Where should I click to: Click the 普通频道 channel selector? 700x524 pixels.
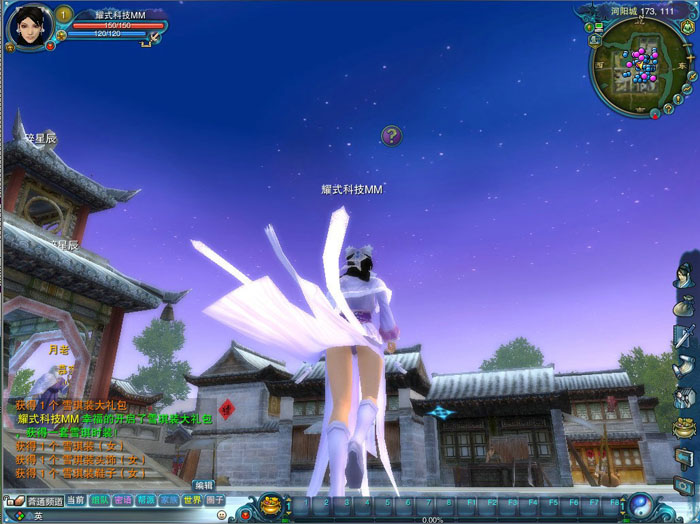pos(45,501)
